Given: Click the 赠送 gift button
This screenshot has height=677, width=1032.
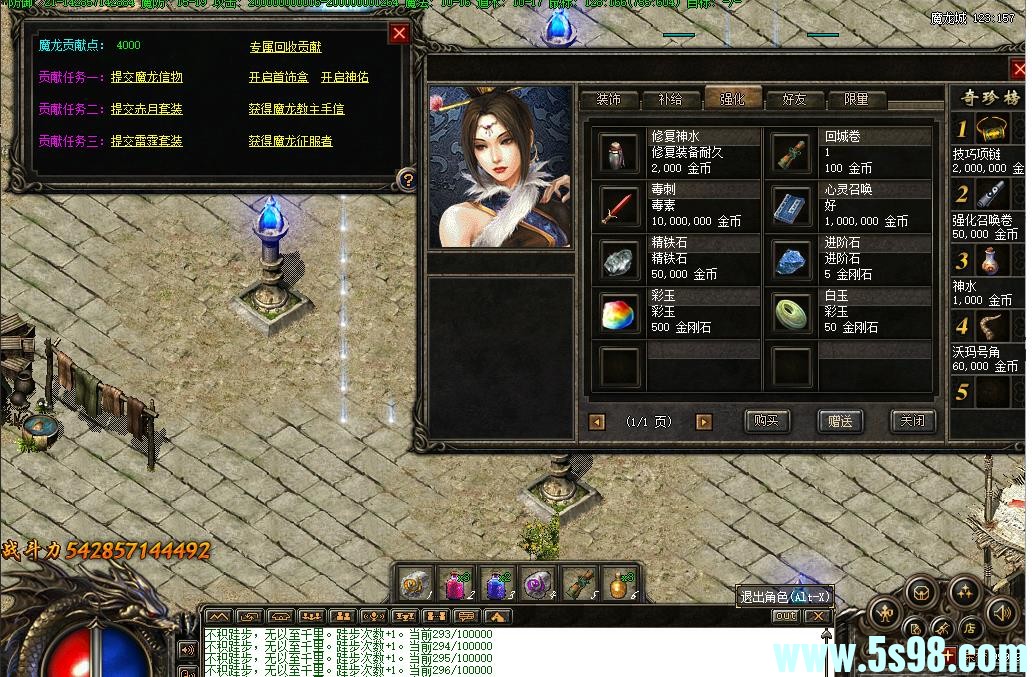Looking at the screenshot, I should coord(839,421).
